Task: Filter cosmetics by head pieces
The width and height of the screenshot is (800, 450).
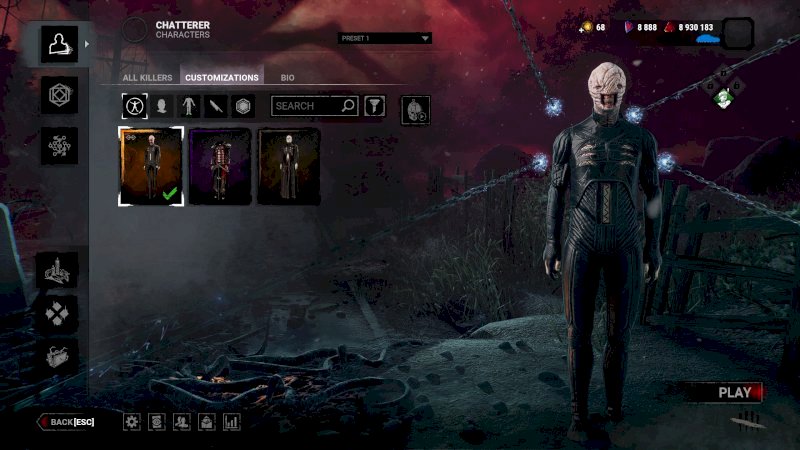Action: click(x=160, y=106)
